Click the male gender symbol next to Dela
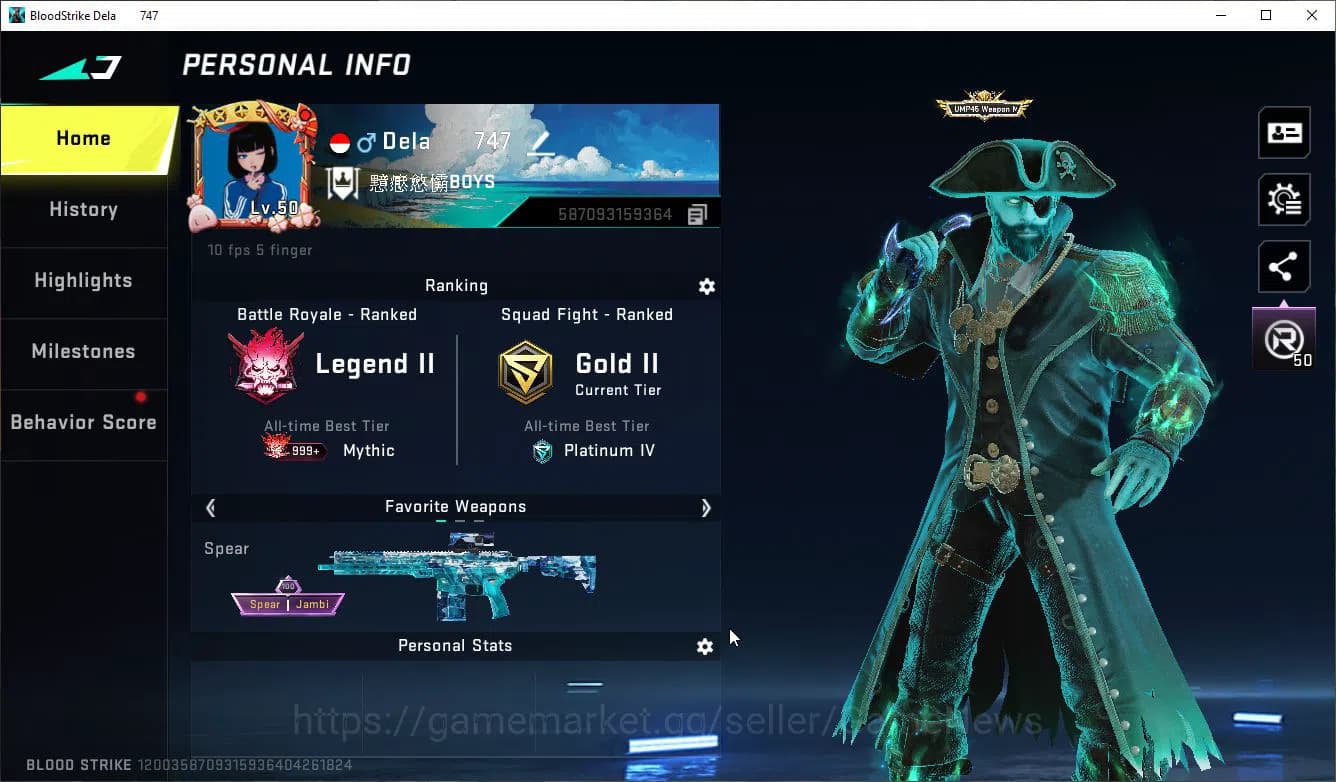The height and width of the screenshot is (782, 1336). pyautogui.click(x=366, y=140)
